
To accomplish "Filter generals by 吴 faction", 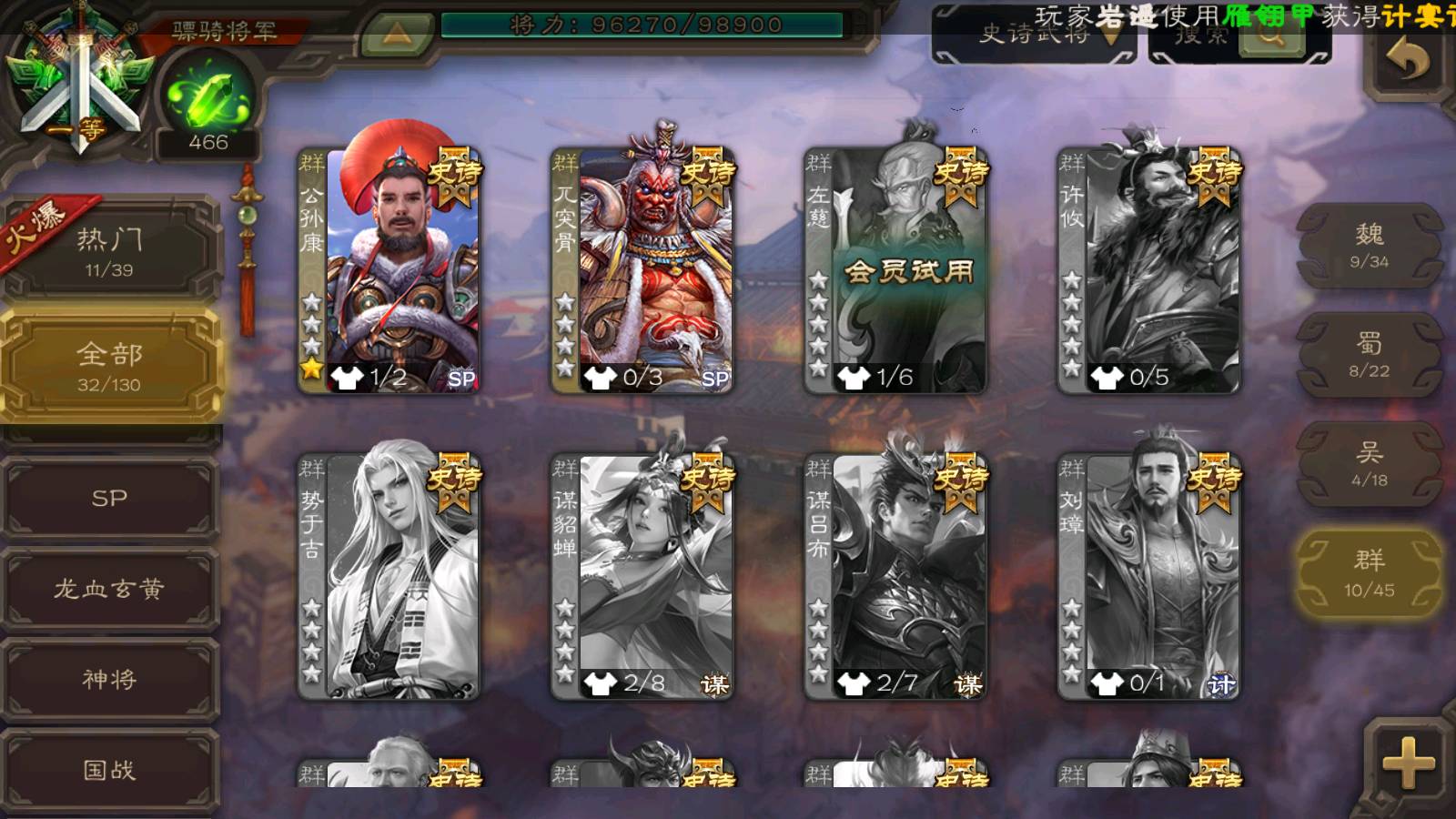I will [1369, 464].
